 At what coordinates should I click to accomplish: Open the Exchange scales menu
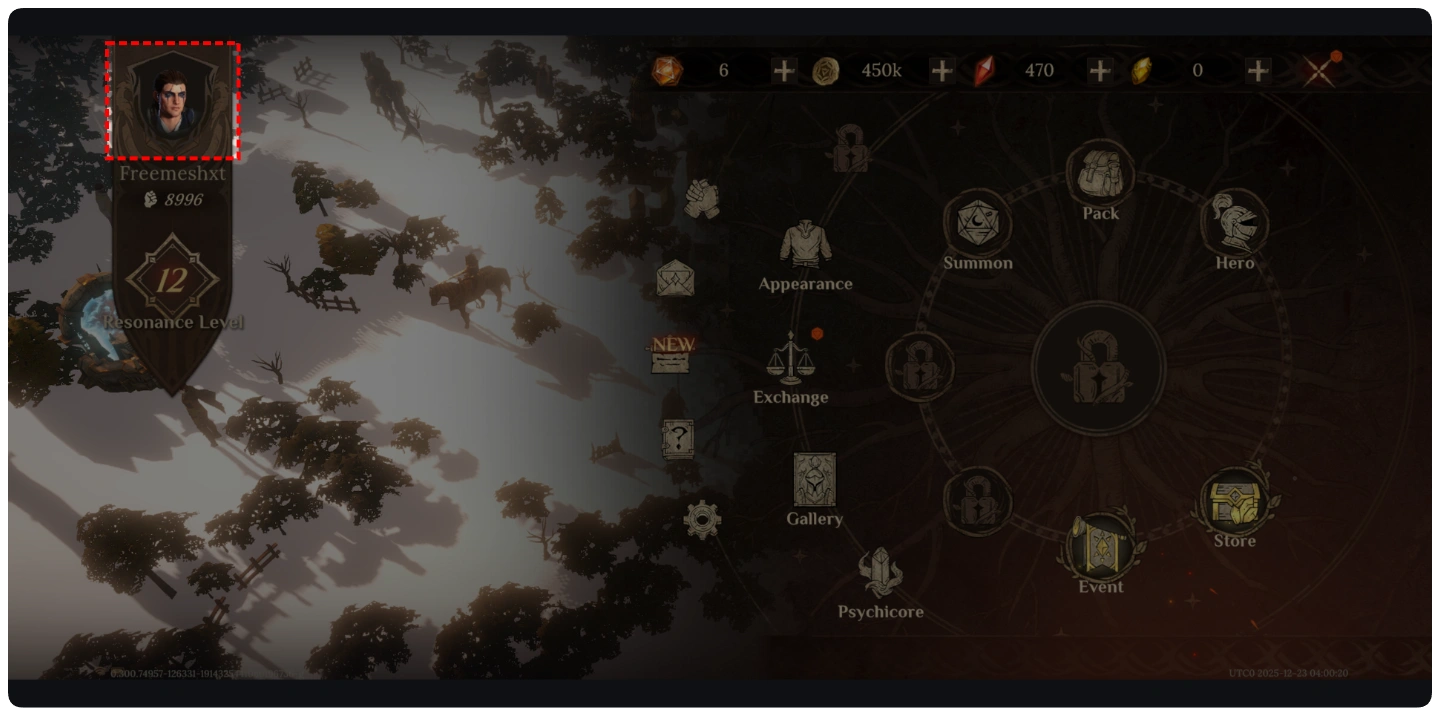pyautogui.click(x=790, y=359)
